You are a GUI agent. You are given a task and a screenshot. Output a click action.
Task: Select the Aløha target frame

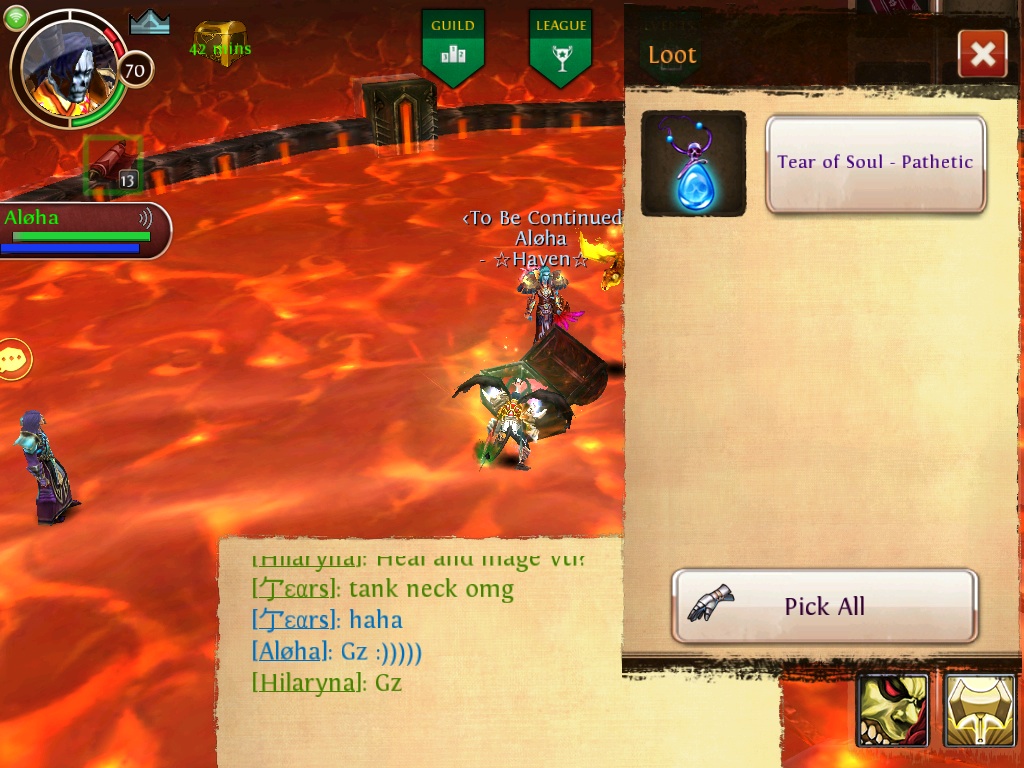click(84, 229)
